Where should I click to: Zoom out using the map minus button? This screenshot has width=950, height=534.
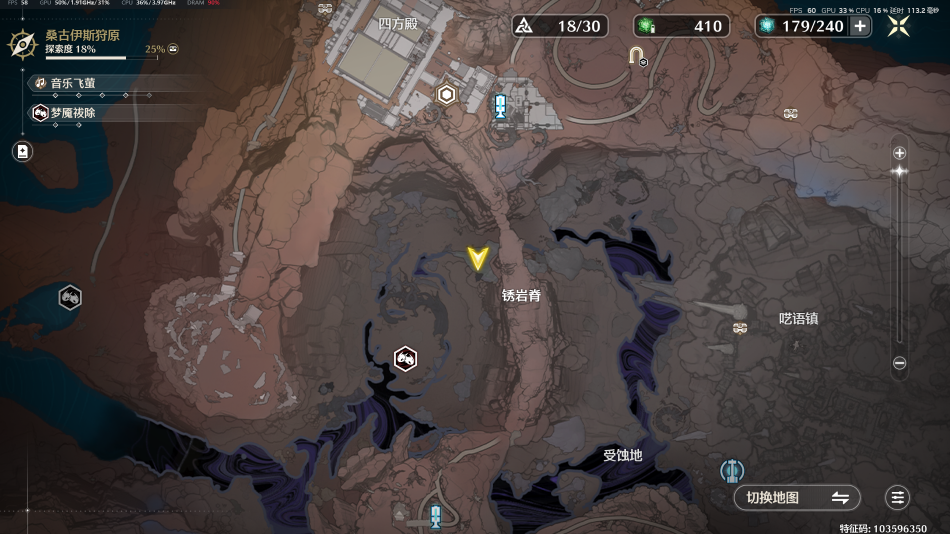[x=899, y=363]
